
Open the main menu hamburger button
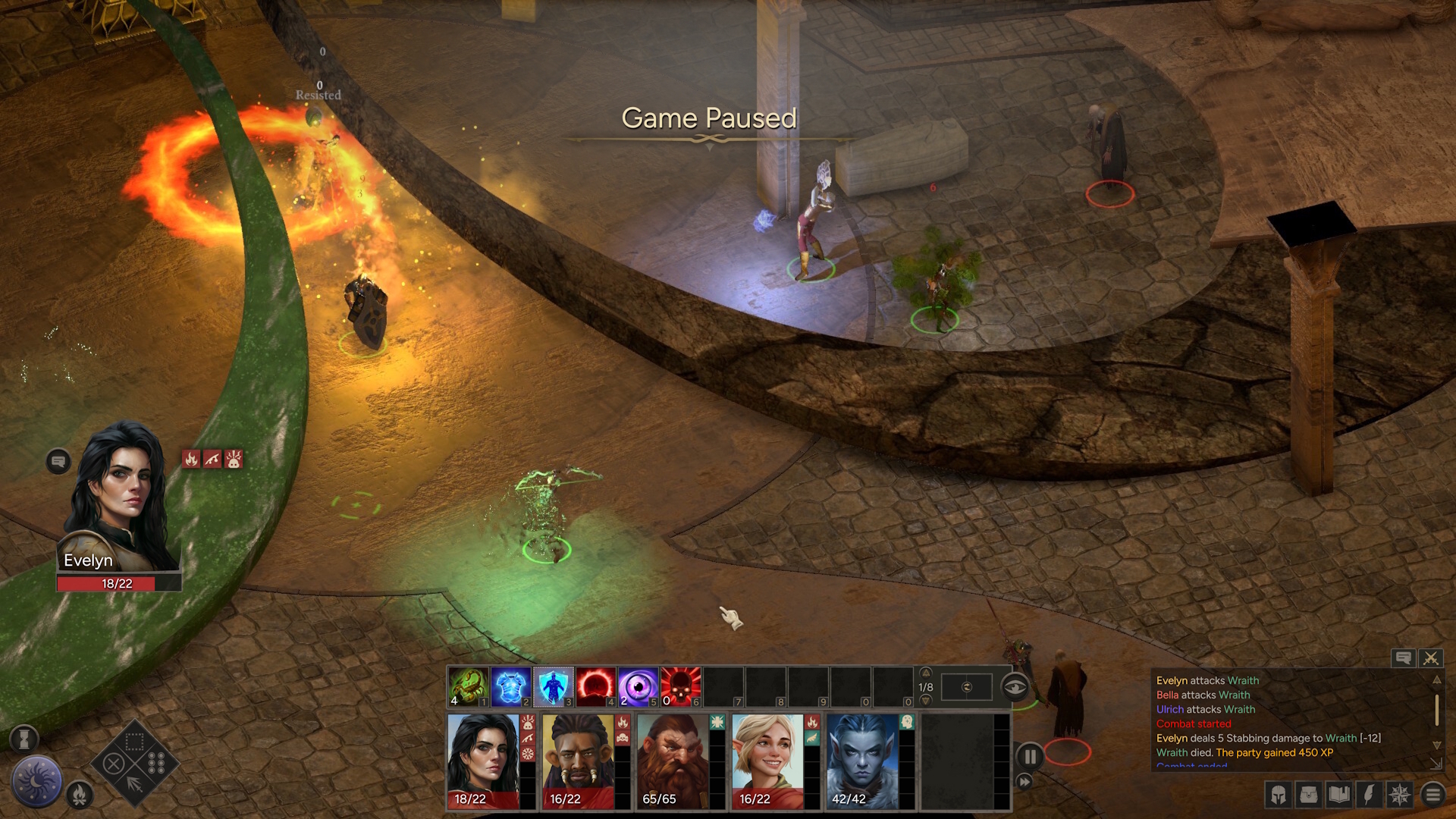1432,794
